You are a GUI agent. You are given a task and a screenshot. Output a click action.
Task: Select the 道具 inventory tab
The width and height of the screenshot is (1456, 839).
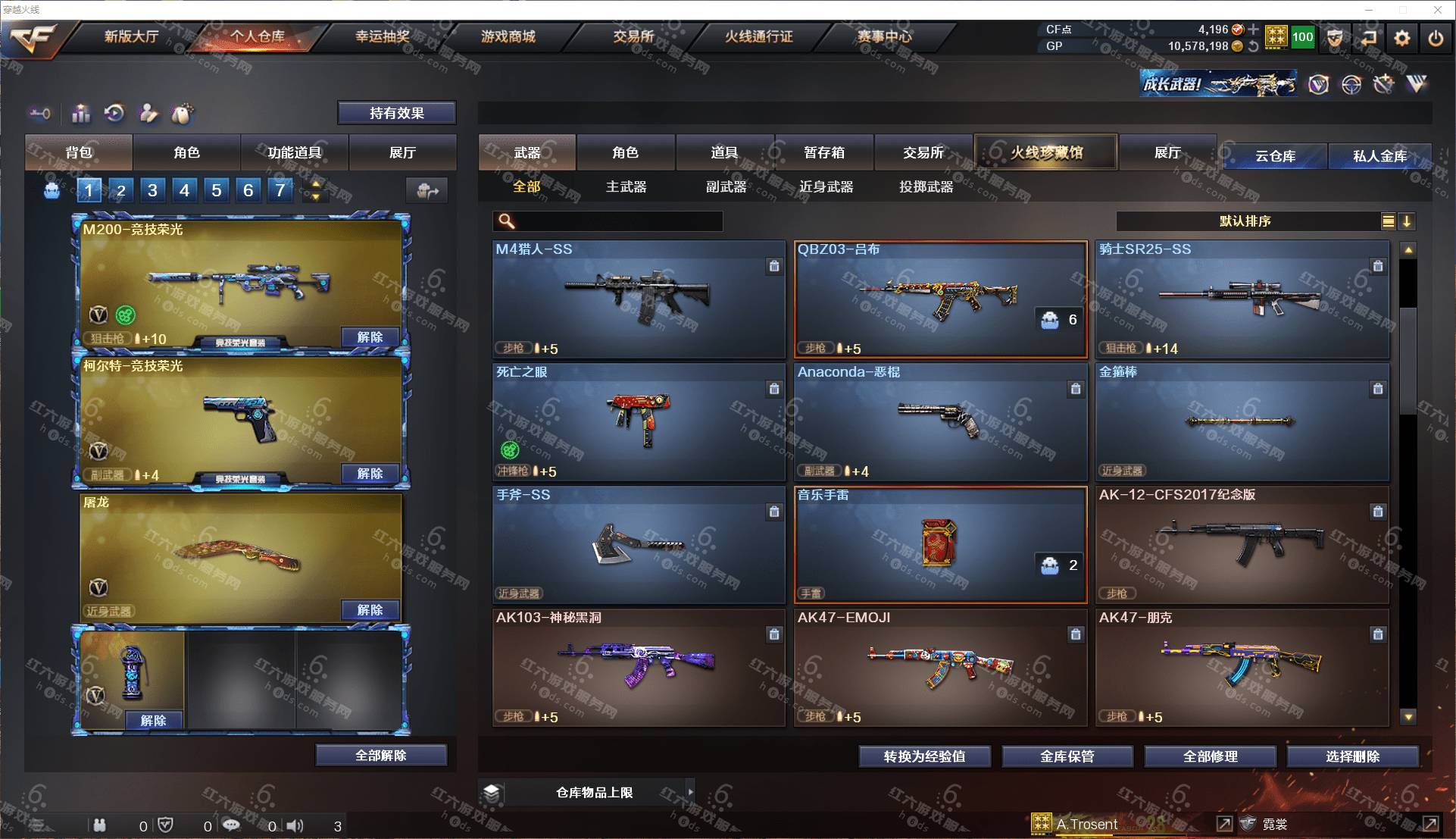coord(724,152)
